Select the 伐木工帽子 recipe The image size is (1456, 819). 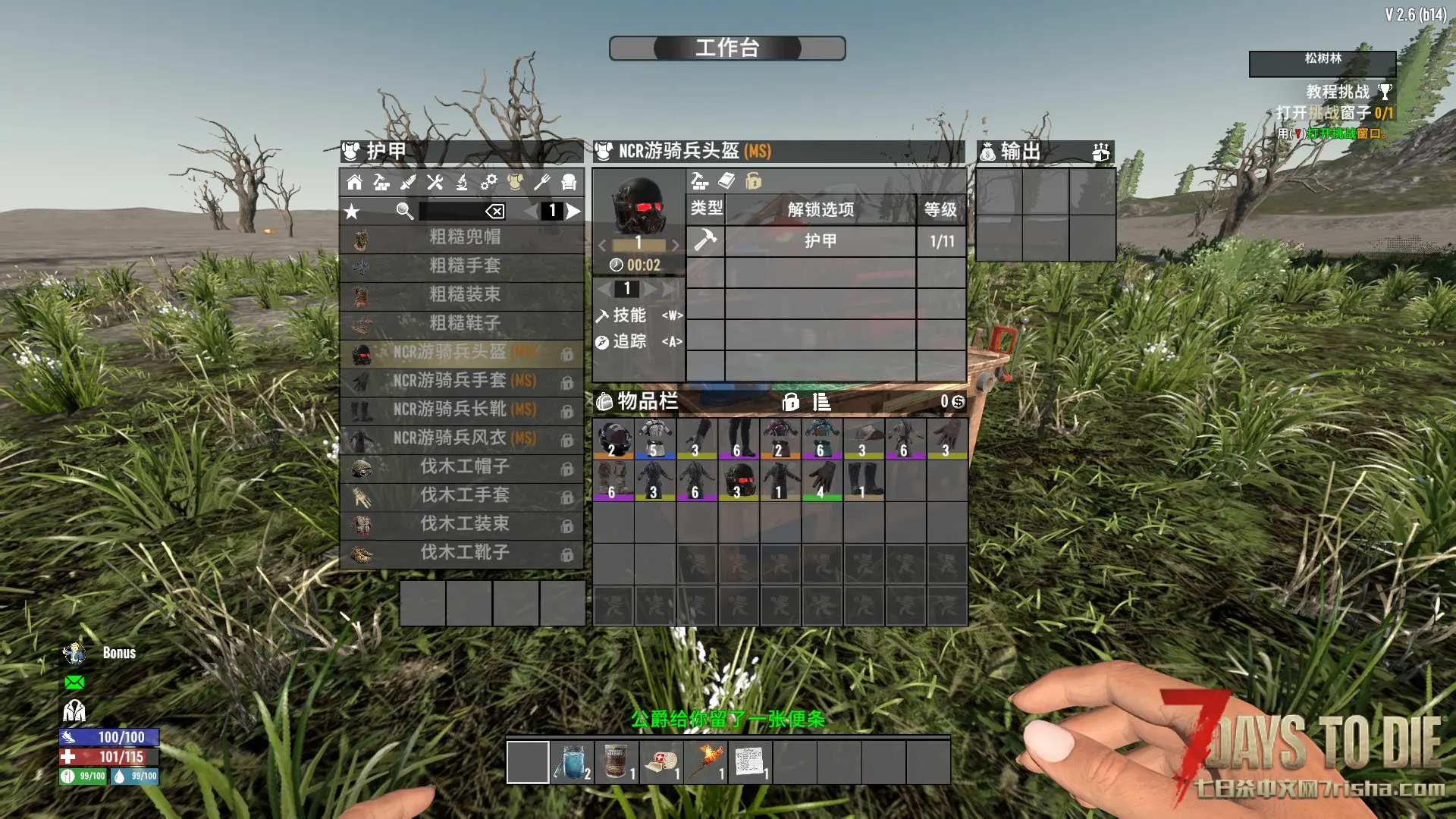pyautogui.click(x=464, y=467)
